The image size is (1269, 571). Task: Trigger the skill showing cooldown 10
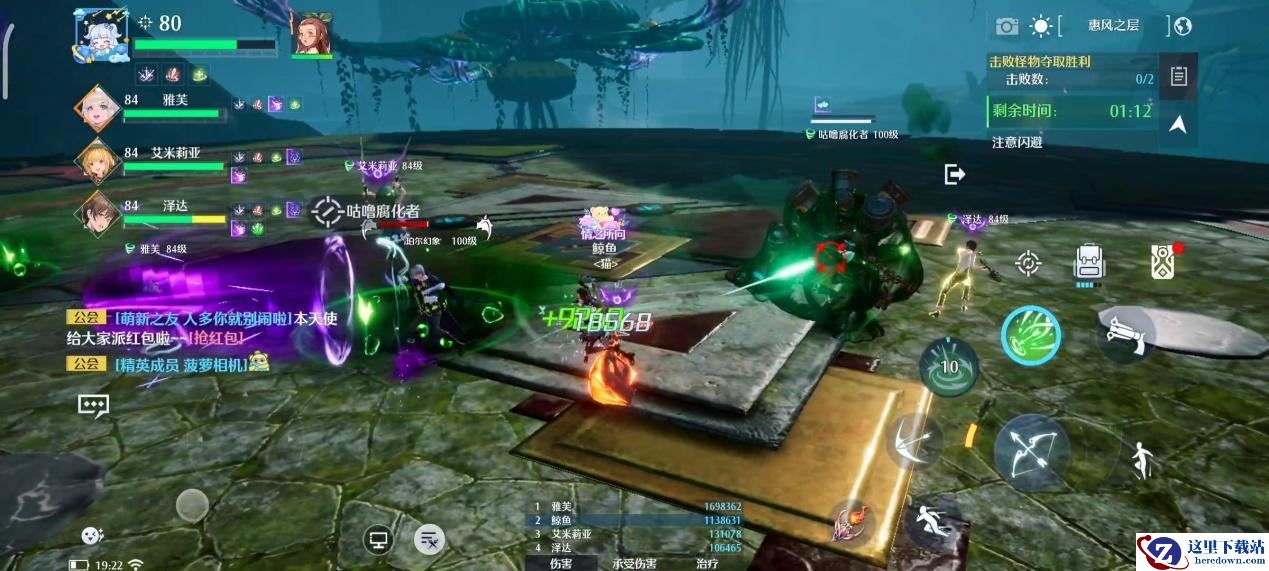(950, 367)
